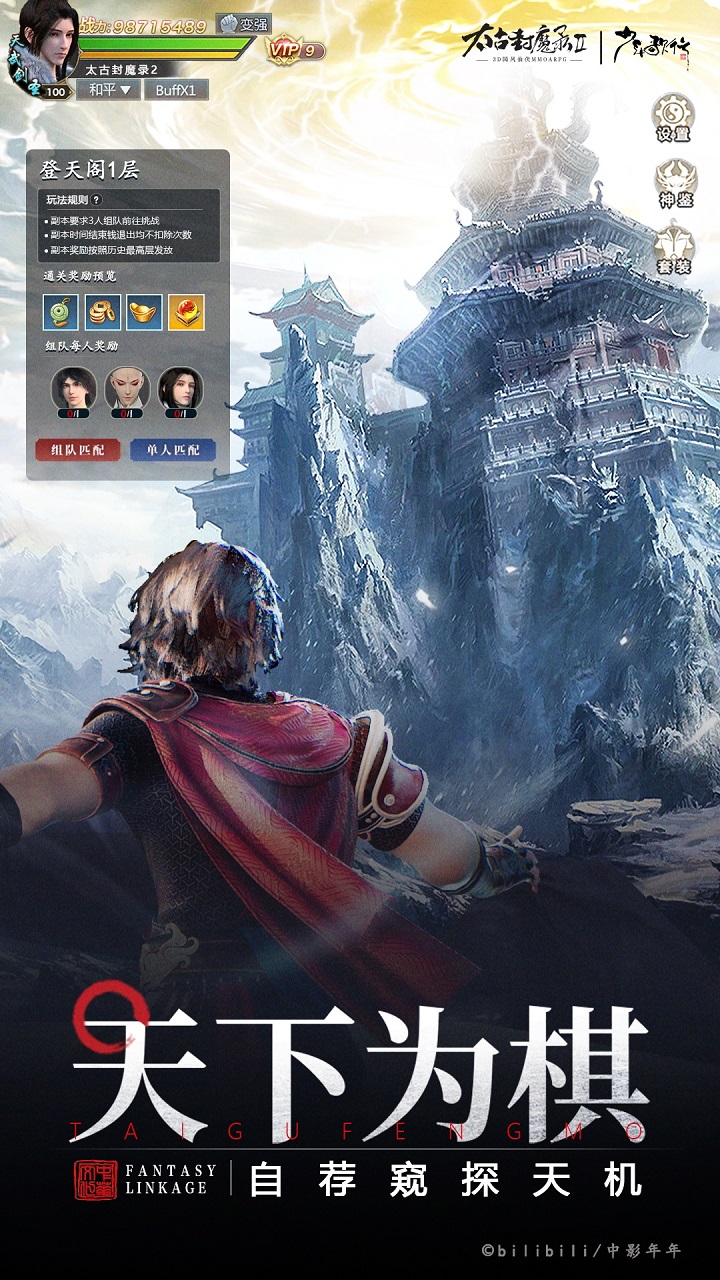Image resolution: width=720 pixels, height=1280 pixels.
Task: Show active buffs via BuffX1
Action: 176,90
